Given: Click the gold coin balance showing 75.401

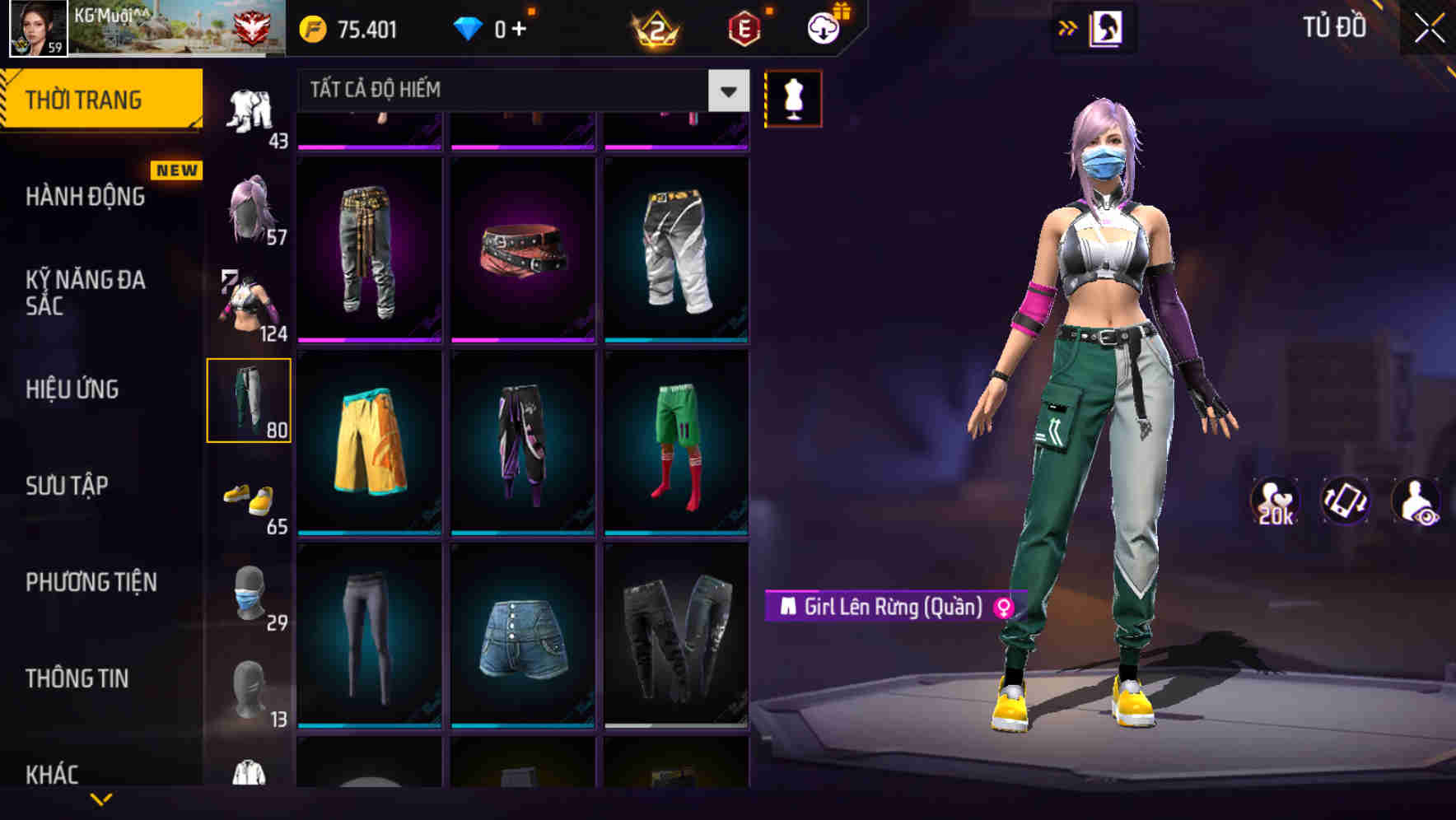Looking at the screenshot, I should (354, 29).
